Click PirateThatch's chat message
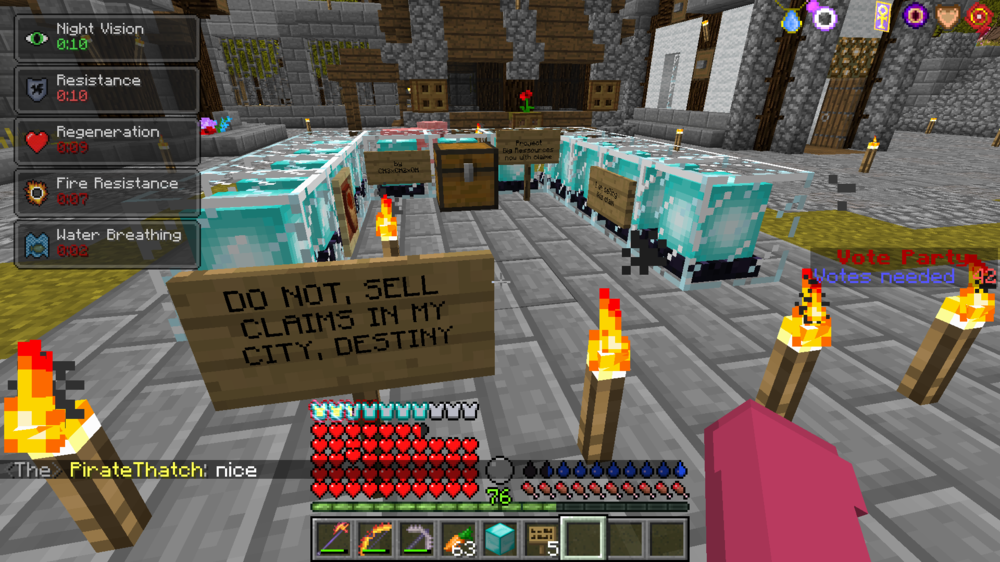Screen dimensions: 1000x562 pos(163,470)
